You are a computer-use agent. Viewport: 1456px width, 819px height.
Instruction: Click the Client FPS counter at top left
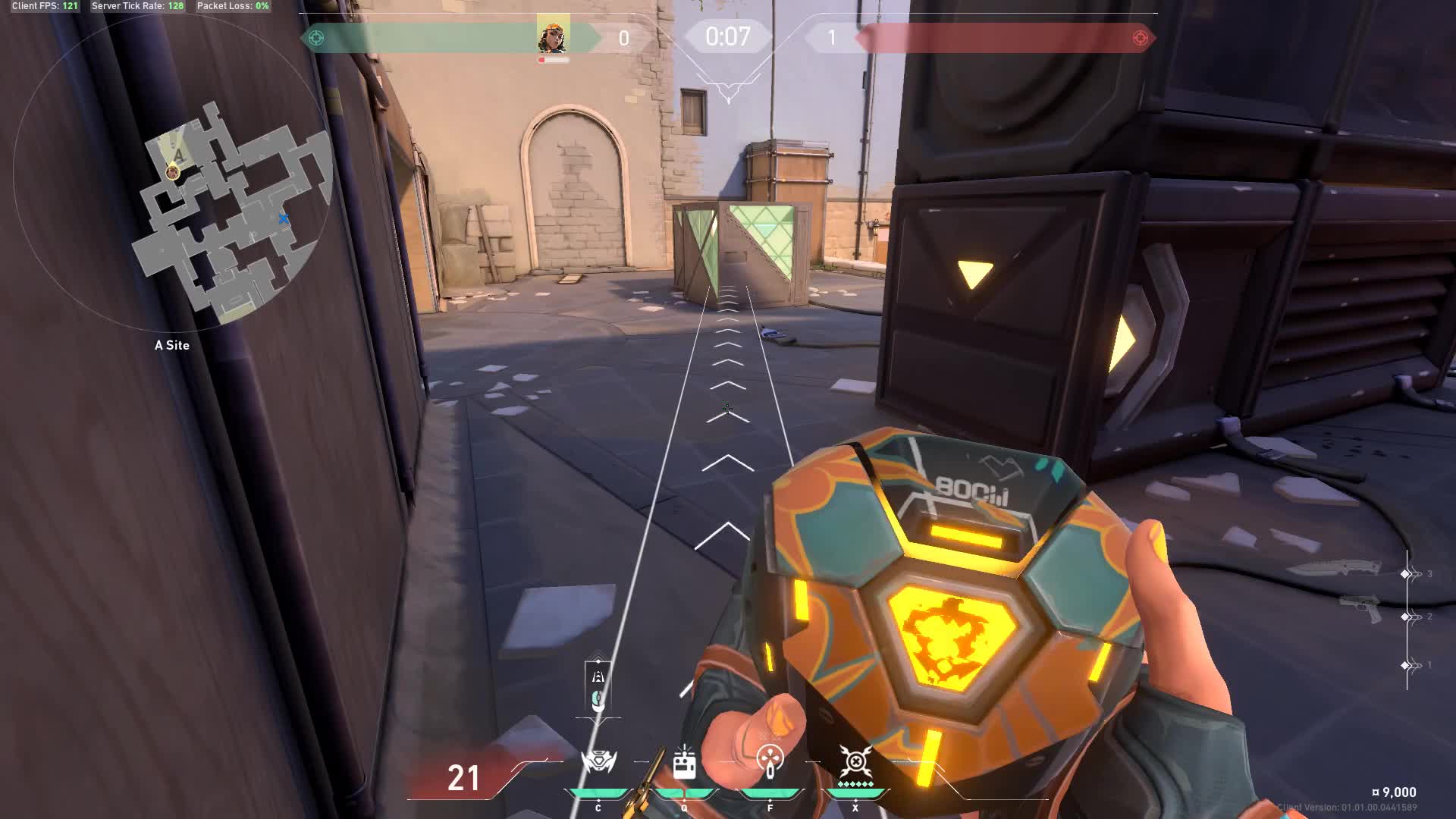(45, 6)
